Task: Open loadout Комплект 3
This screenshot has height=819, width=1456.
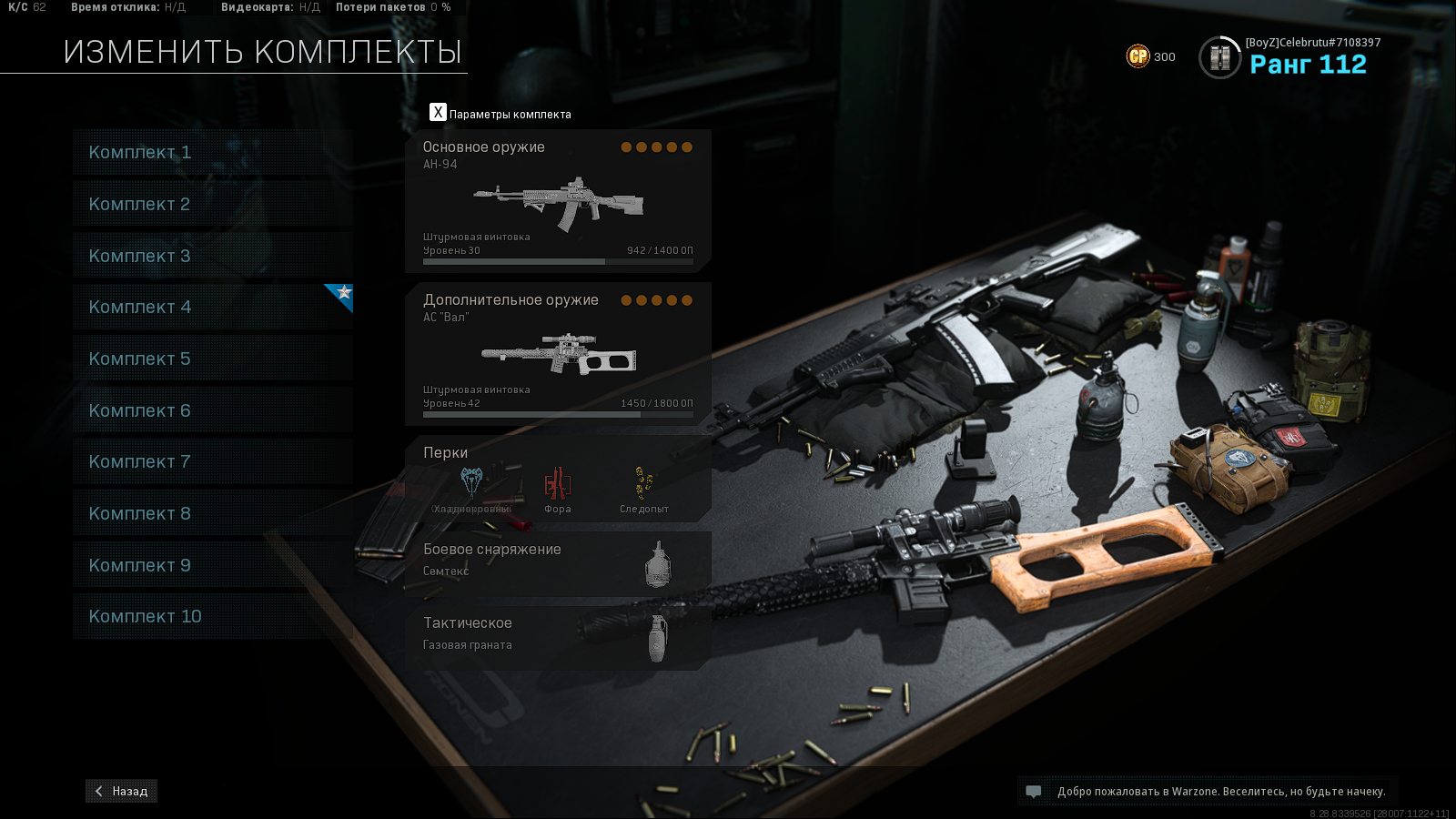Action: [212, 256]
